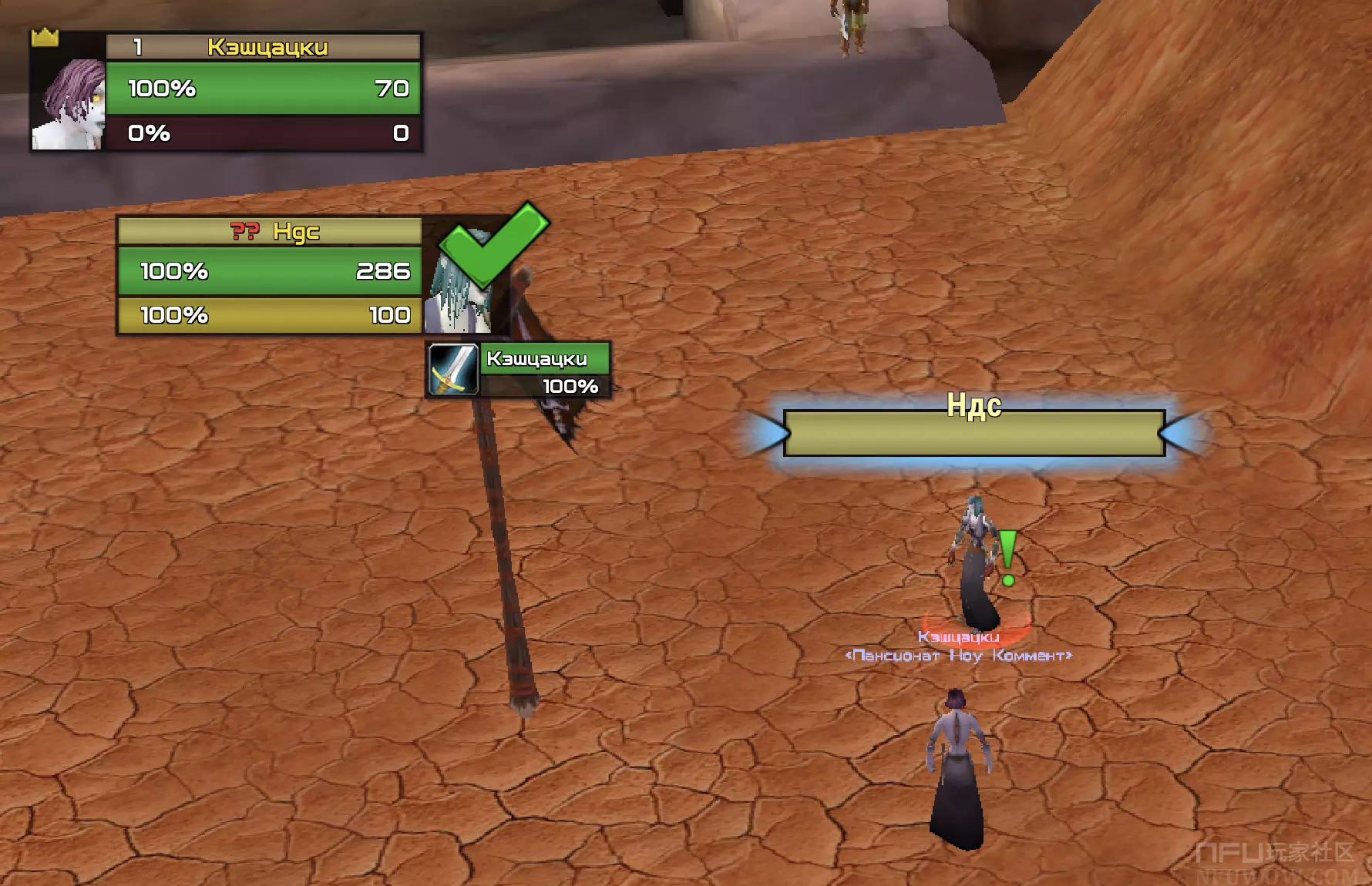The image size is (1372, 886).
Task: Select the player unit frame portrait
Action: pos(68,105)
